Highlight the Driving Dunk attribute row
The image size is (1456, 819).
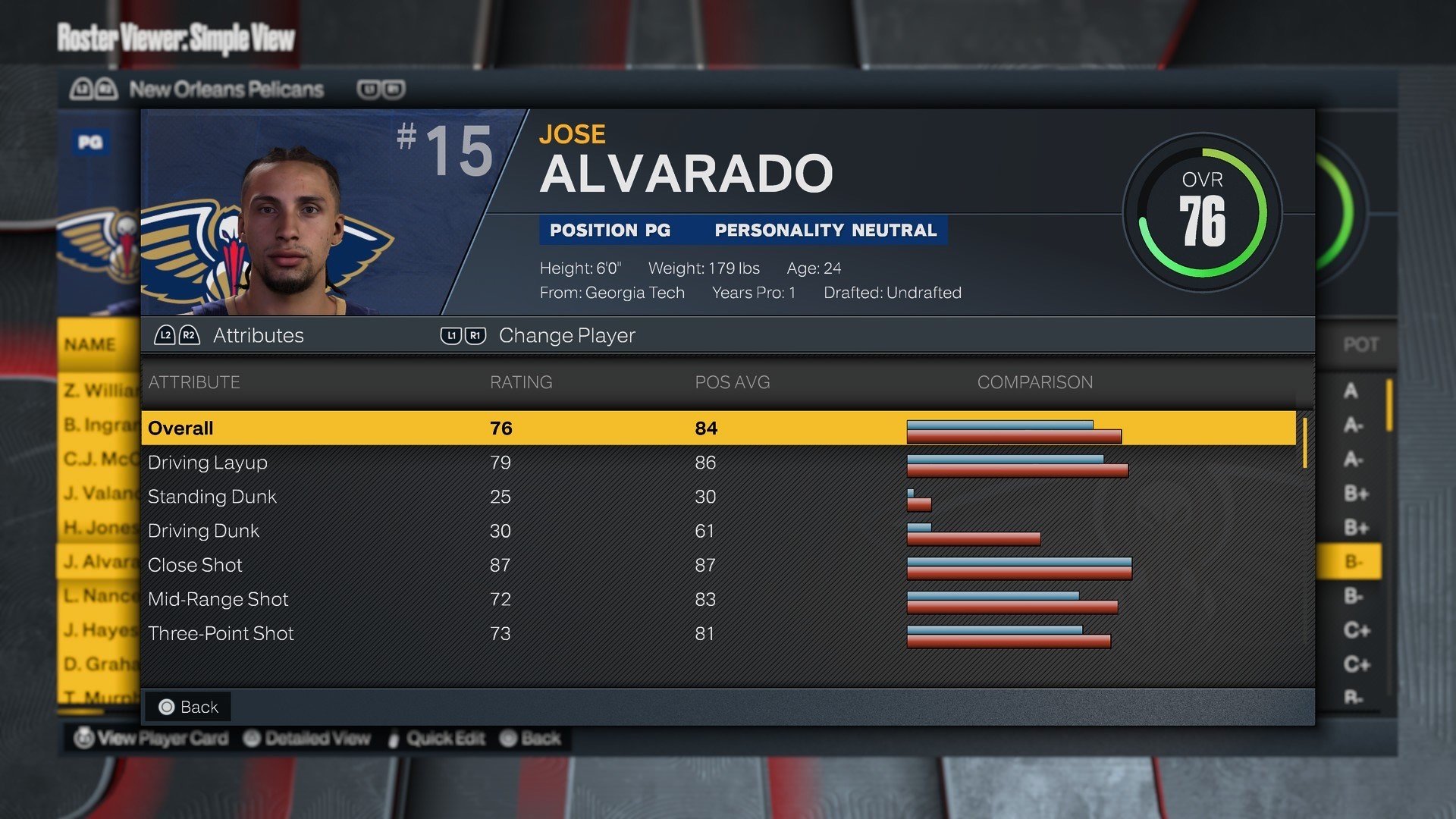[x=717, y=531]
